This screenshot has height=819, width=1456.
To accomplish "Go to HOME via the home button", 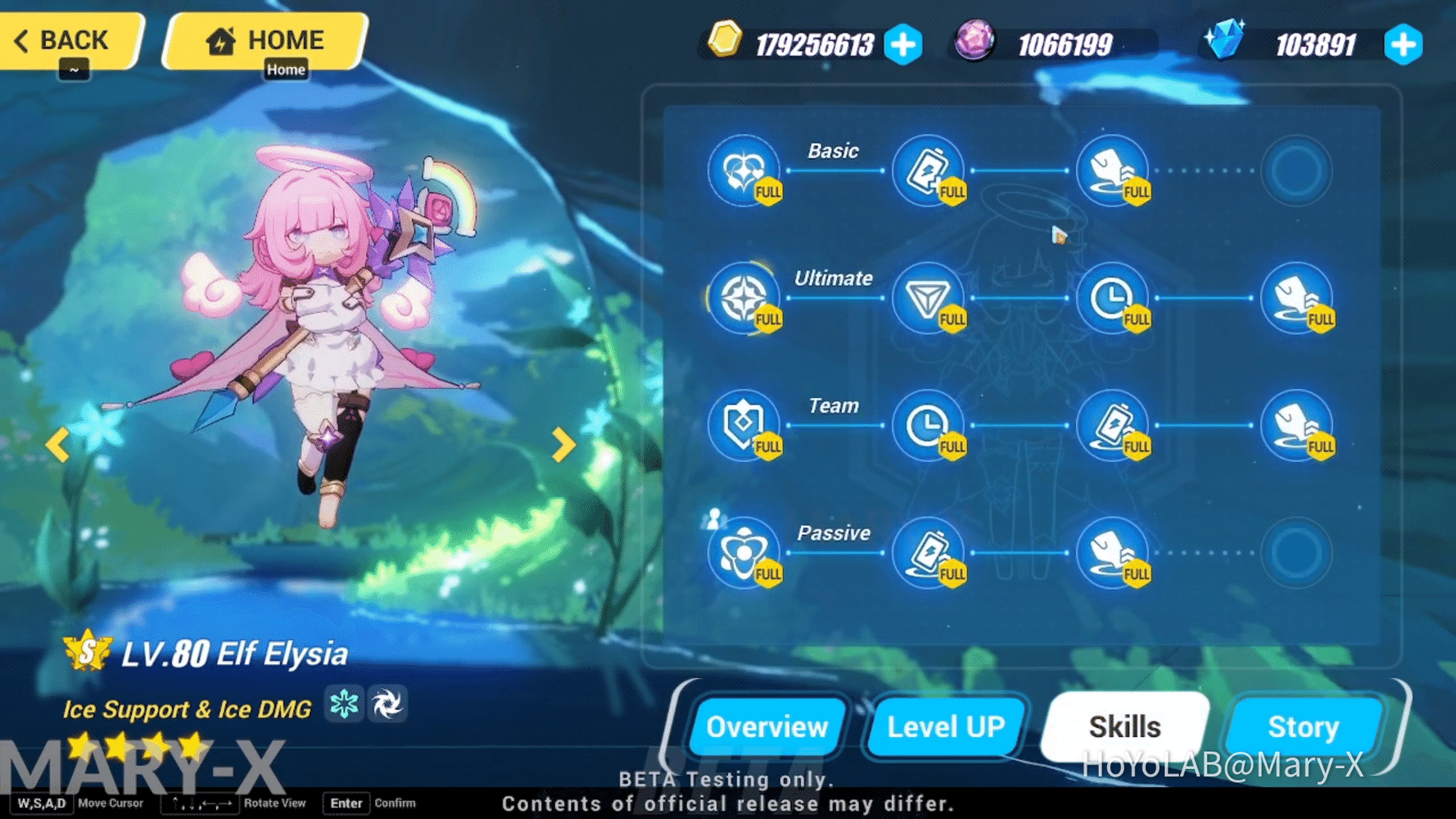I will click(262, 38).
